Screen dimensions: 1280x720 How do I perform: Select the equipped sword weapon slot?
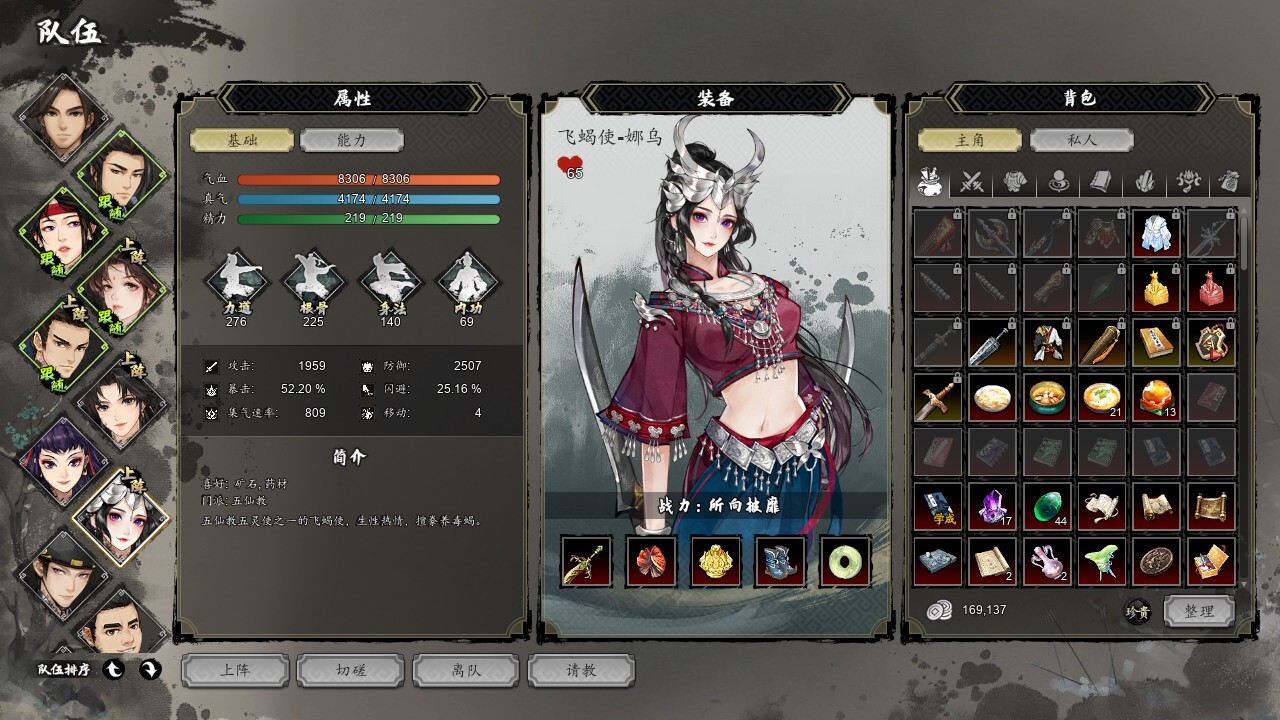point(587,561)
